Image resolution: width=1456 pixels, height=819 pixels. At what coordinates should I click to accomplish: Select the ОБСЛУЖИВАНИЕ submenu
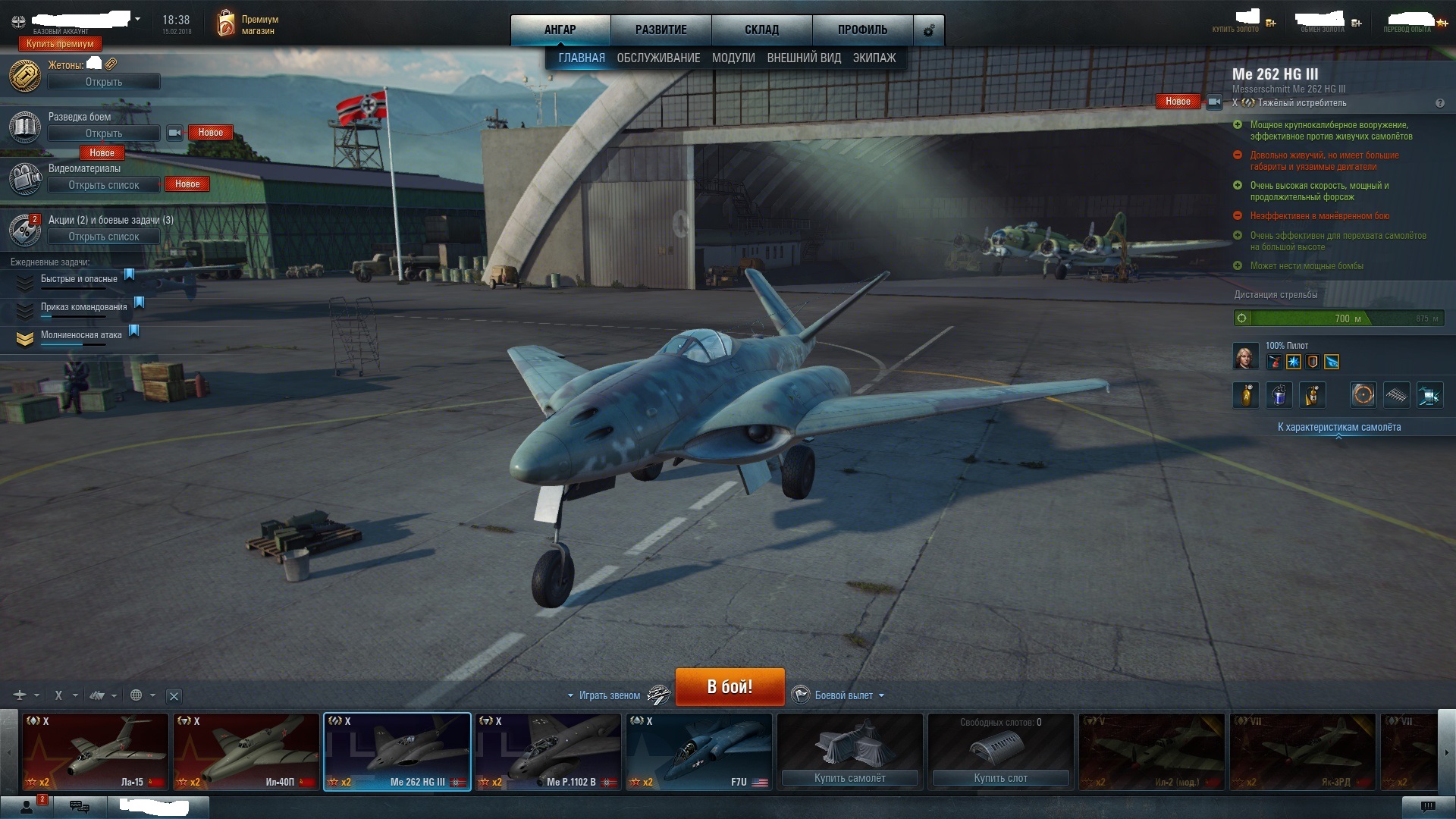658,58
